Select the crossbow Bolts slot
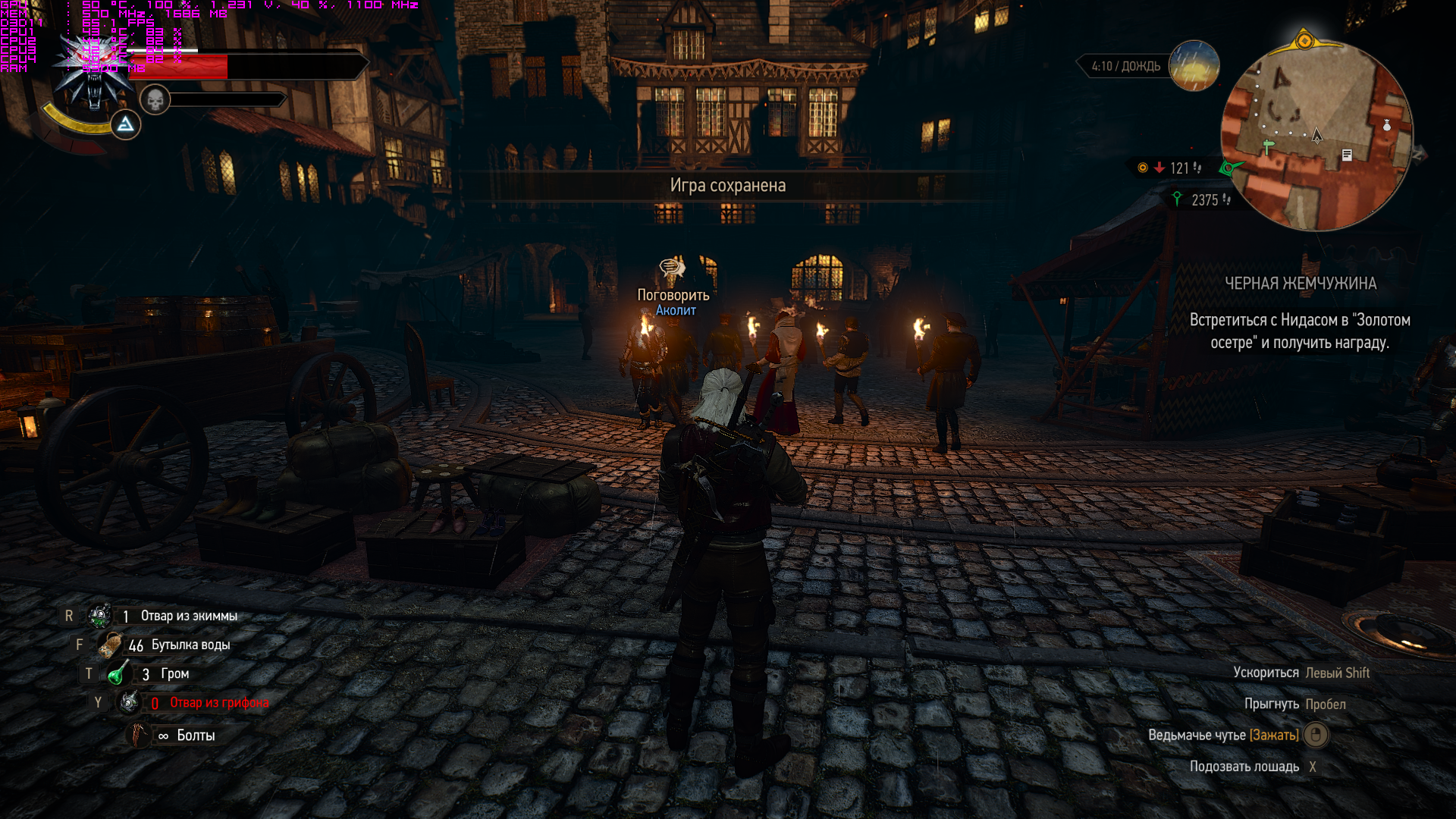Image resolution: width=1456 pixels, height=819 pixels. pos(140,735)
